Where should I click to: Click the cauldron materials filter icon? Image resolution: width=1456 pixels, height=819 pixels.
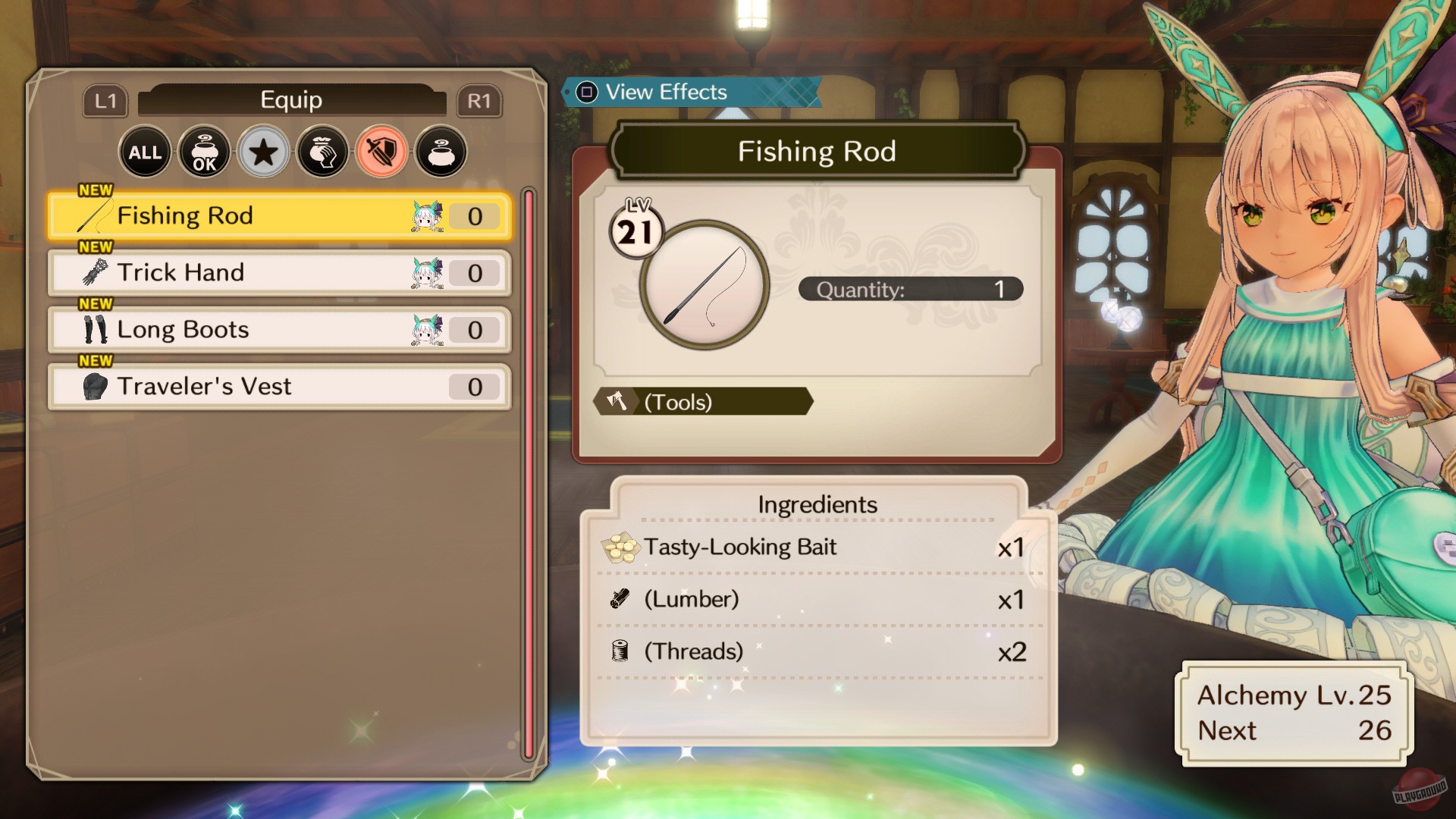point(441,152)
